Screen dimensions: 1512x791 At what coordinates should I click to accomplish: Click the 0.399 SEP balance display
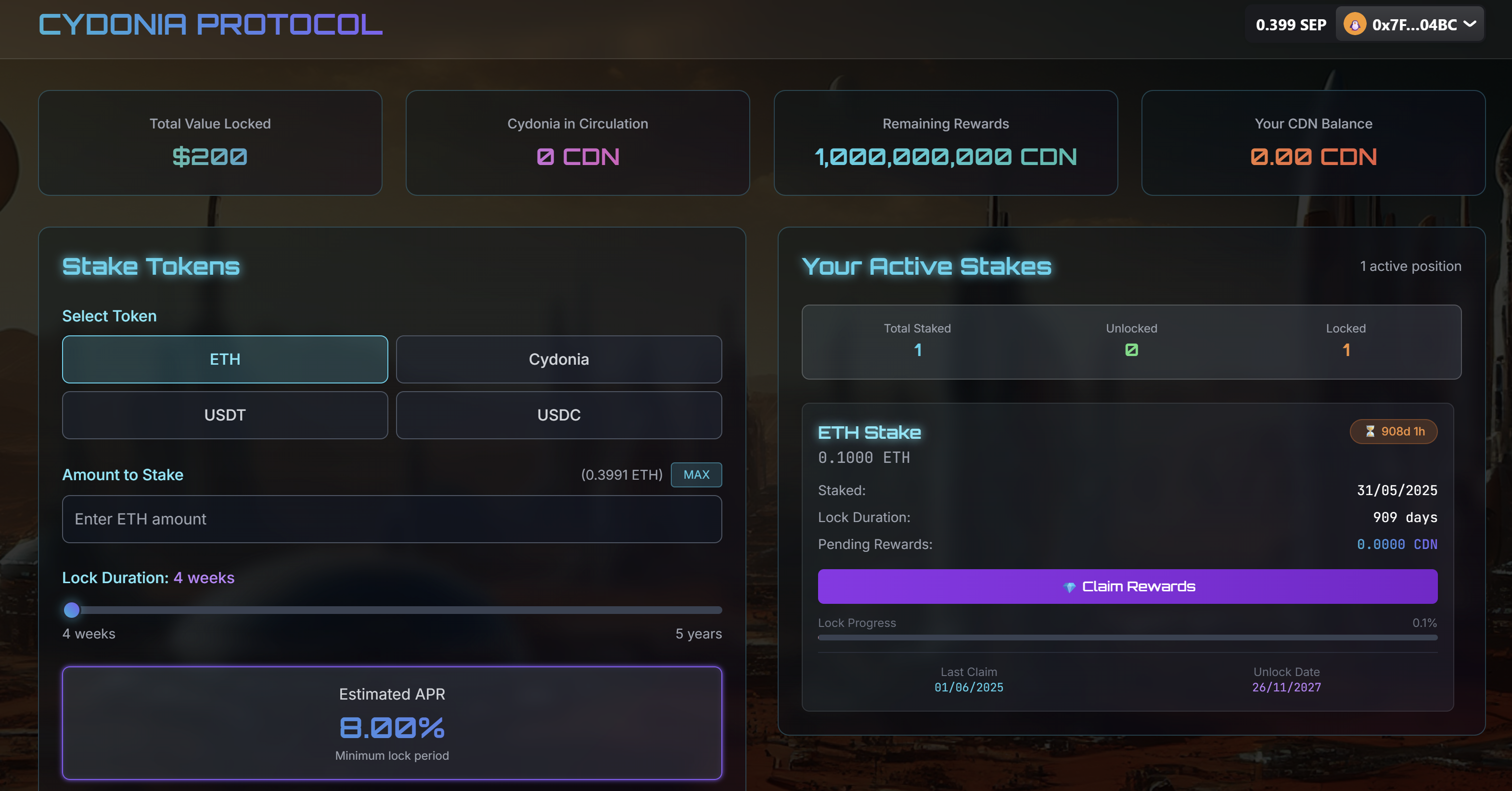point(1289,24)
